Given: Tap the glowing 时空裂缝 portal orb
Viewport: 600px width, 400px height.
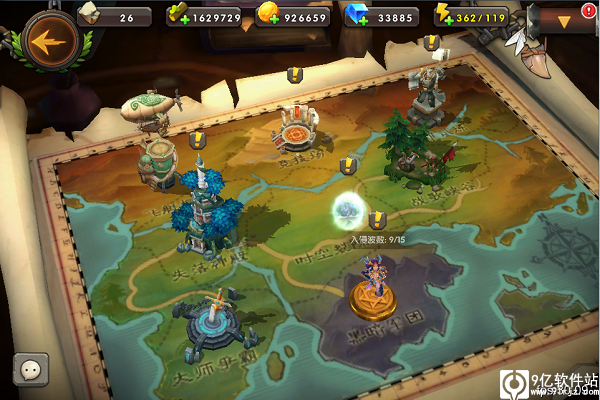Looking at the screenshot, I should pos(349,211).
